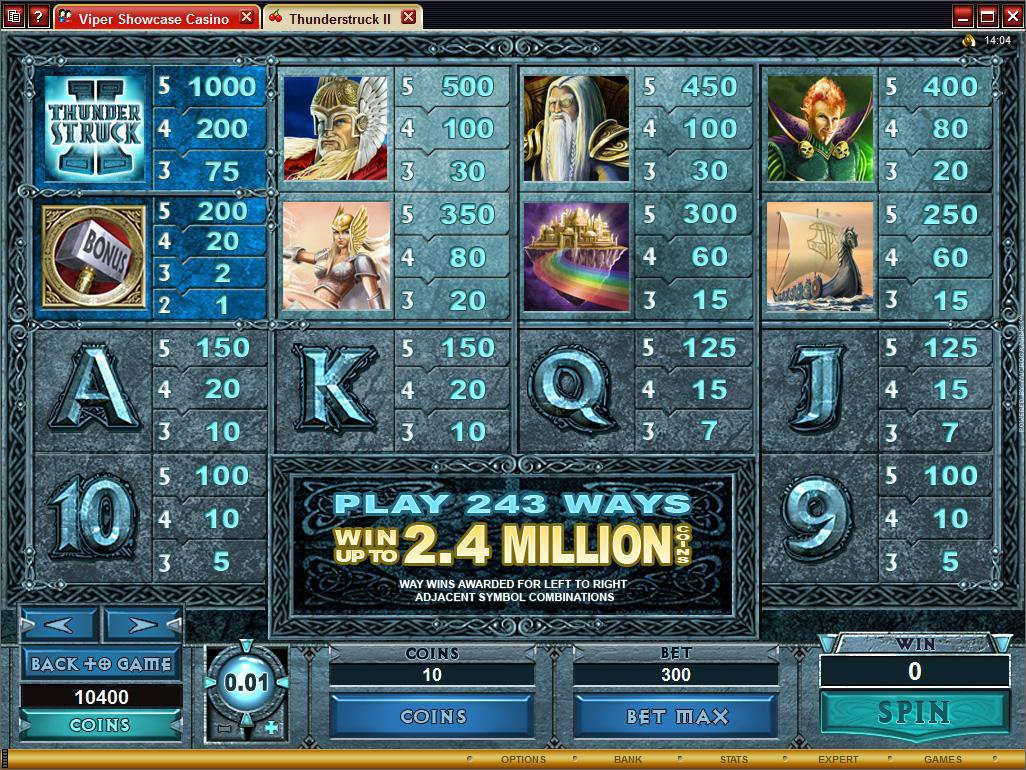The height and width of the screenshot is (770, 1026).
Task: Open the BANK menu
Action: pyautogui.click(x=628, y=760)
